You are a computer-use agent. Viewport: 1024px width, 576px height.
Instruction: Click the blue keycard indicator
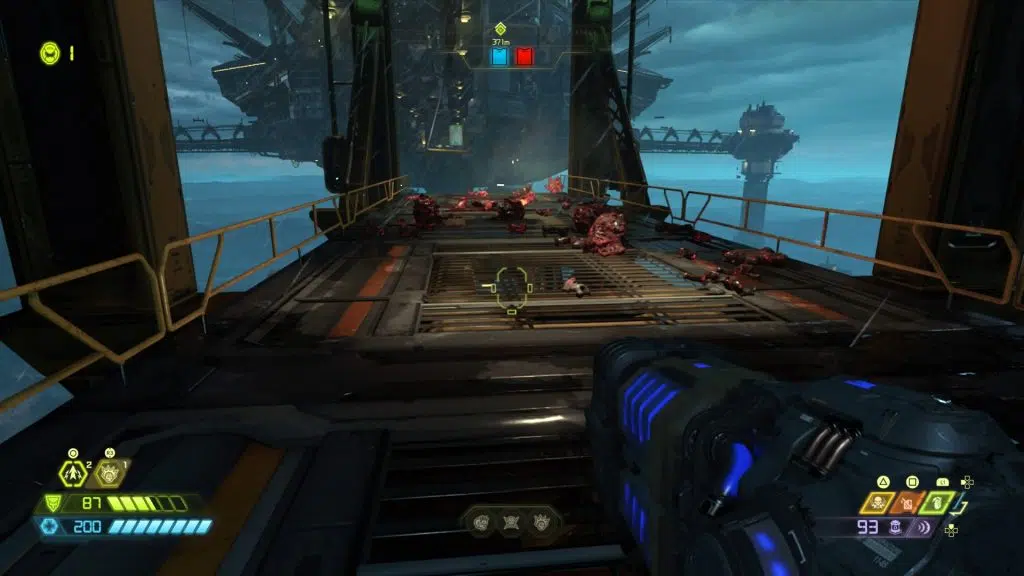coord(499,57)
